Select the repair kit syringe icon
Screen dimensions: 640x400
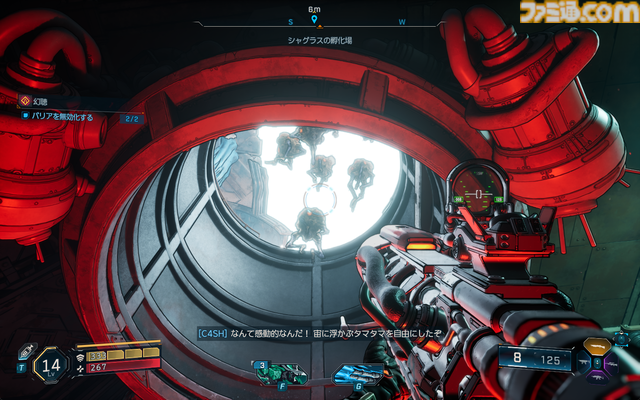[22, 350]
